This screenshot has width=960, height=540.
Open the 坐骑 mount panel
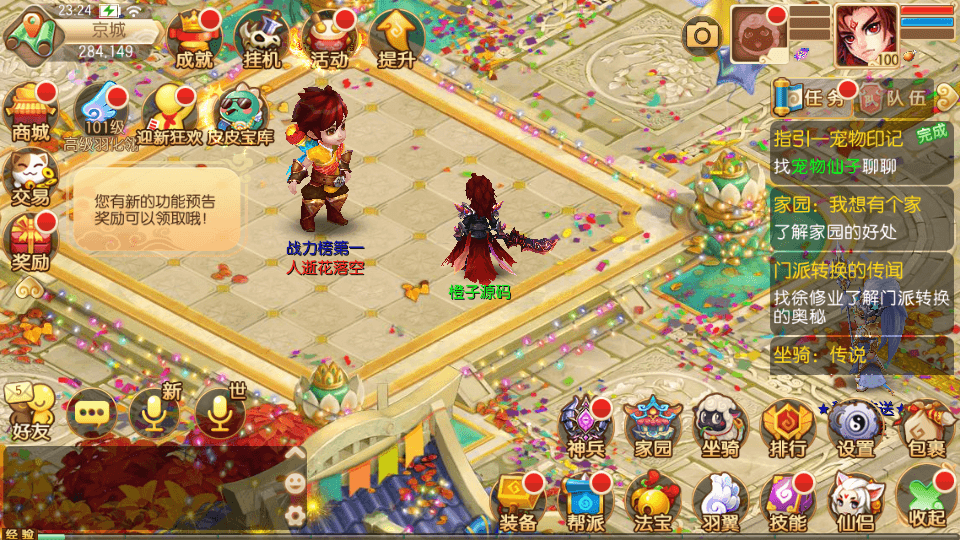coord(721,428)
